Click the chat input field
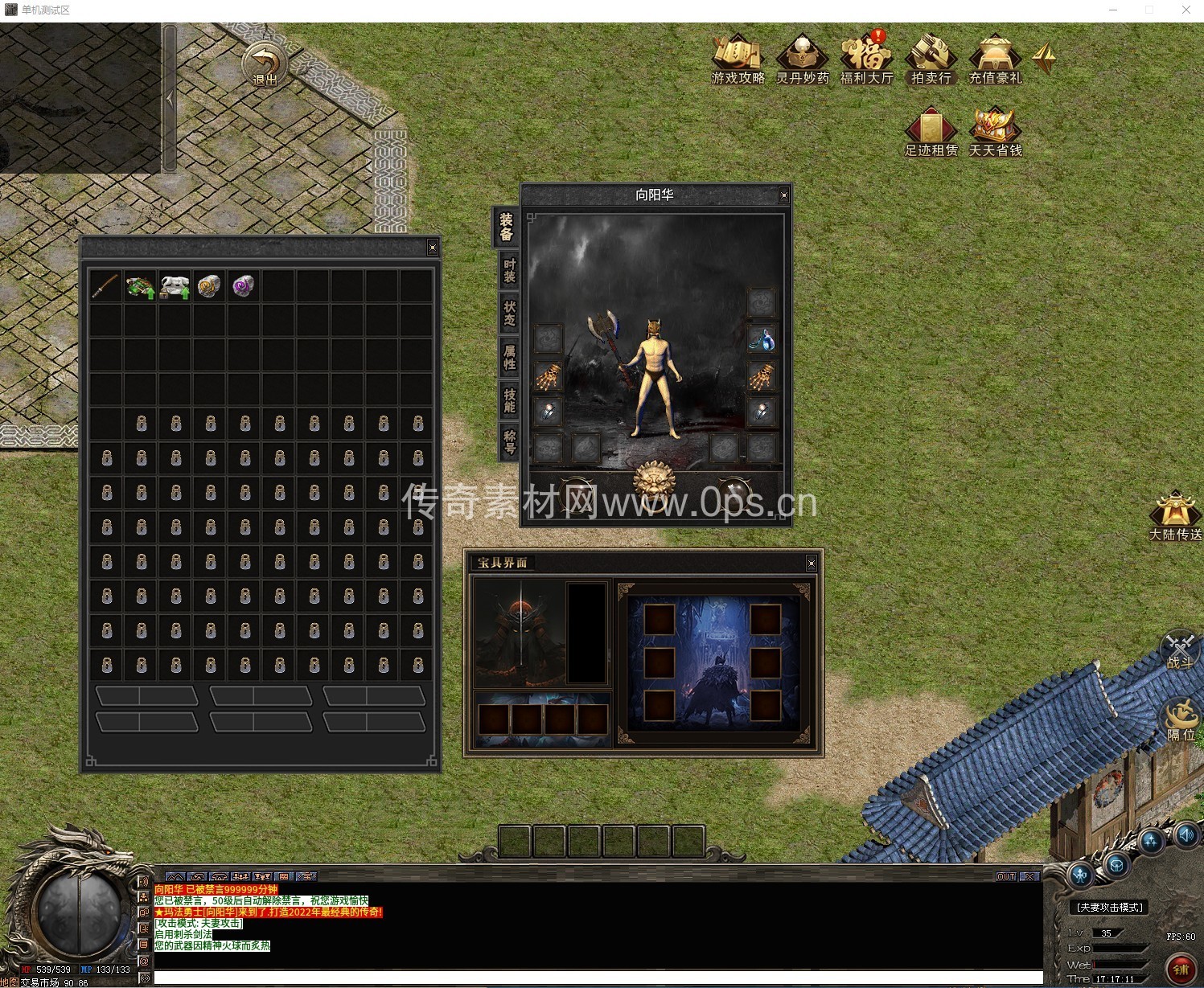This screenshot has width=1204, height=988. (595, 978)
